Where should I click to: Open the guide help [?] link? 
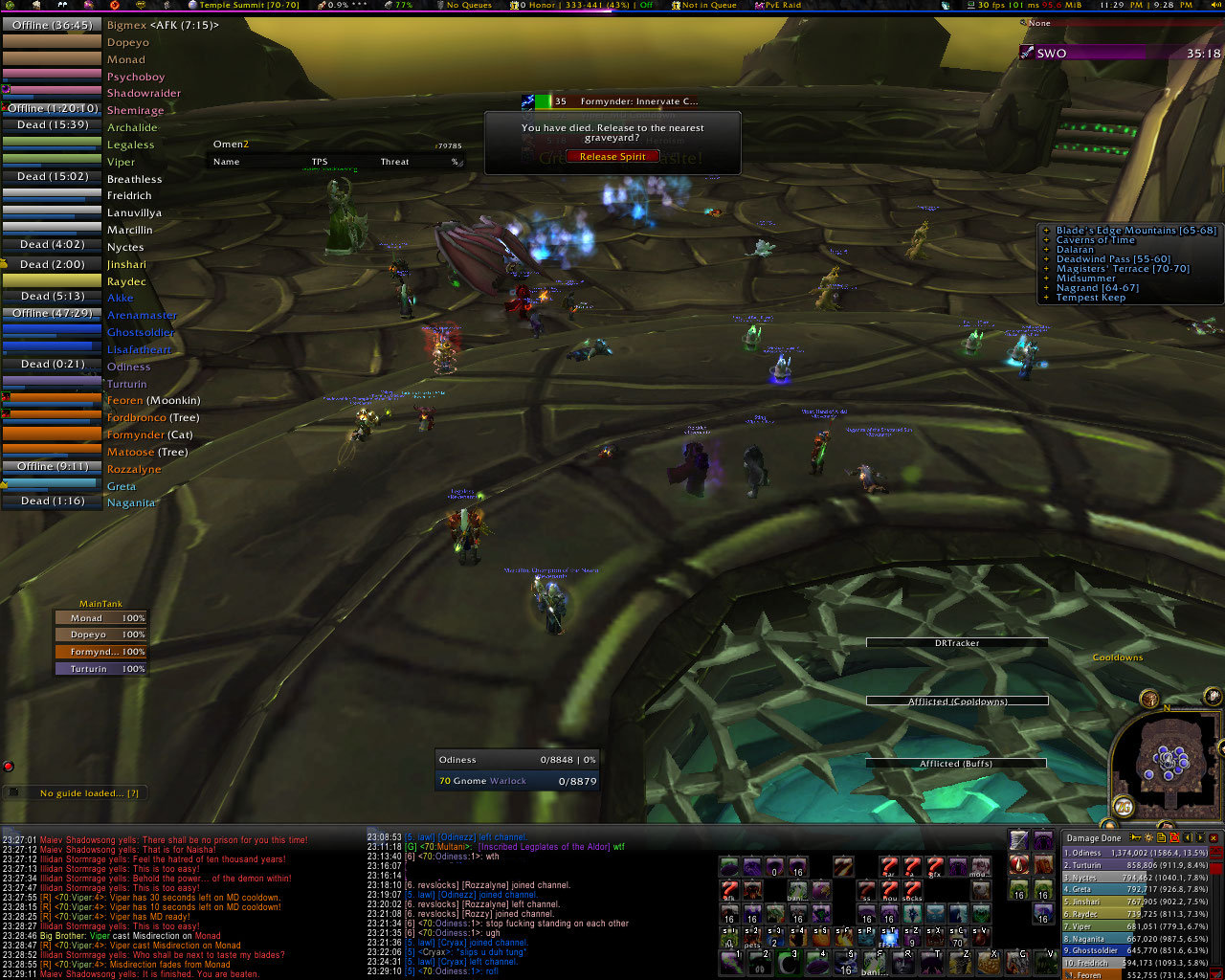click(133, 793)
